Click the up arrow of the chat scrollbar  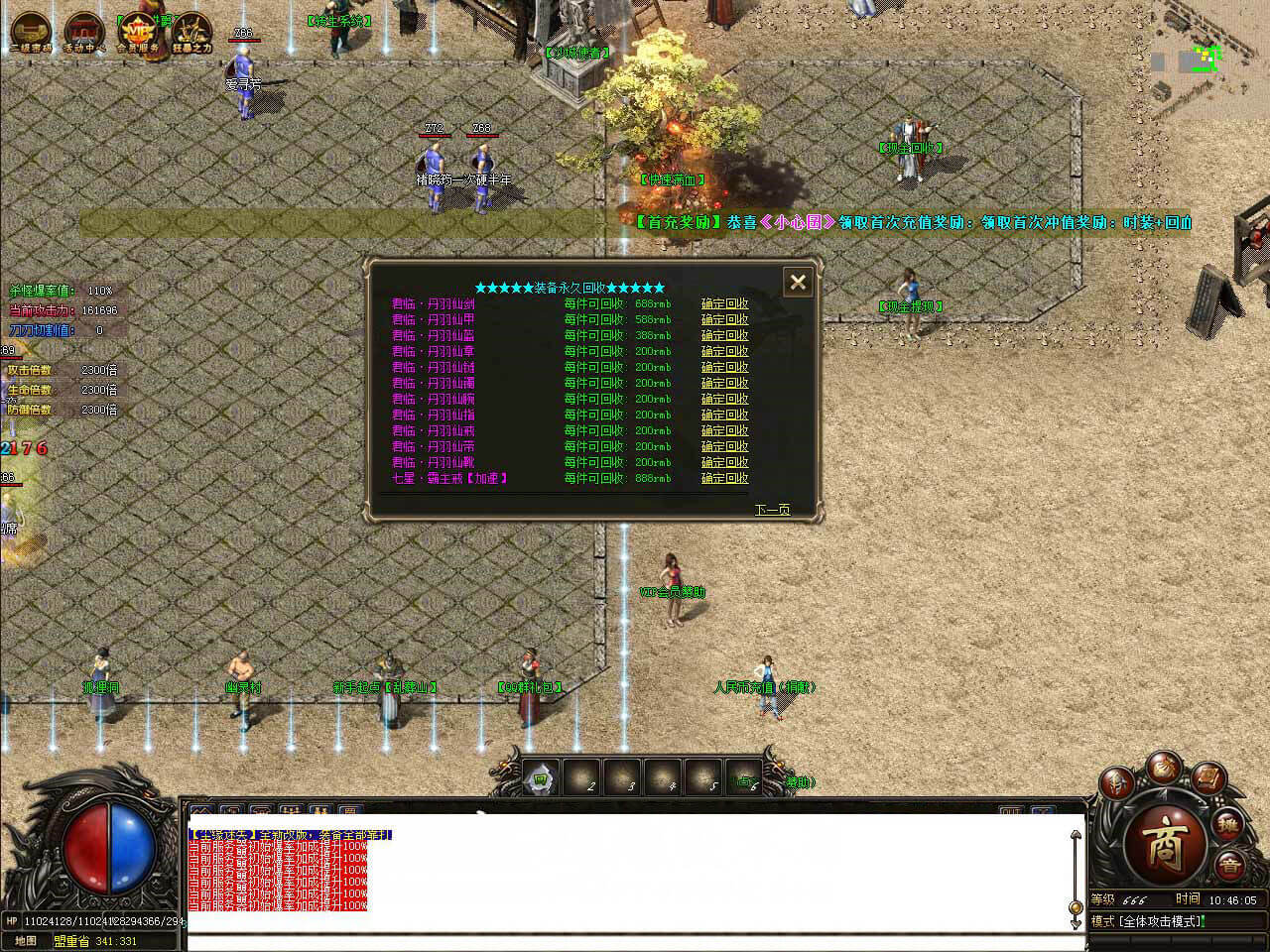click(1076, 836)
